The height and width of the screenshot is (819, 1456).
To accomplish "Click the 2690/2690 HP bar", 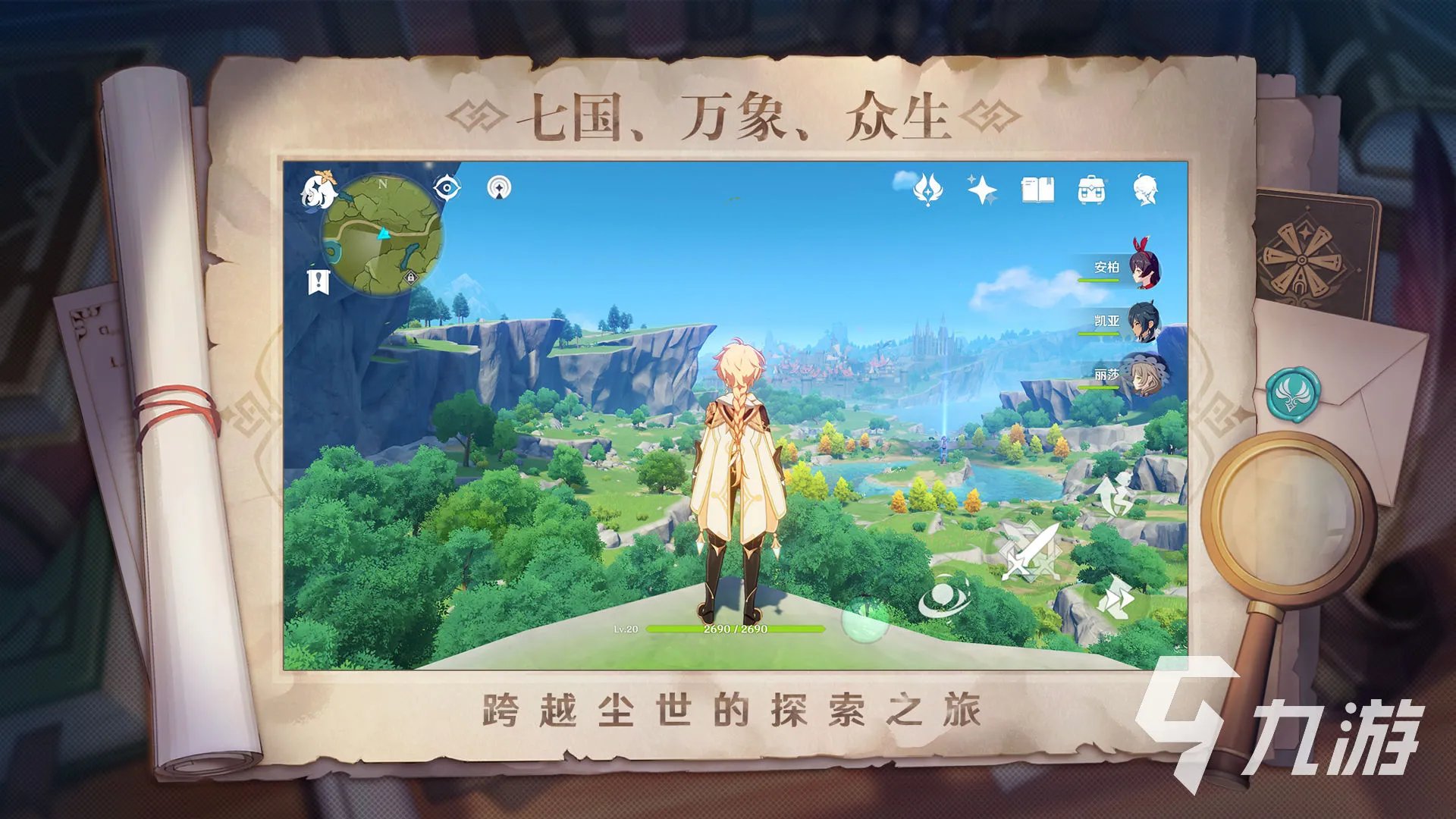I will coord(734,628).
